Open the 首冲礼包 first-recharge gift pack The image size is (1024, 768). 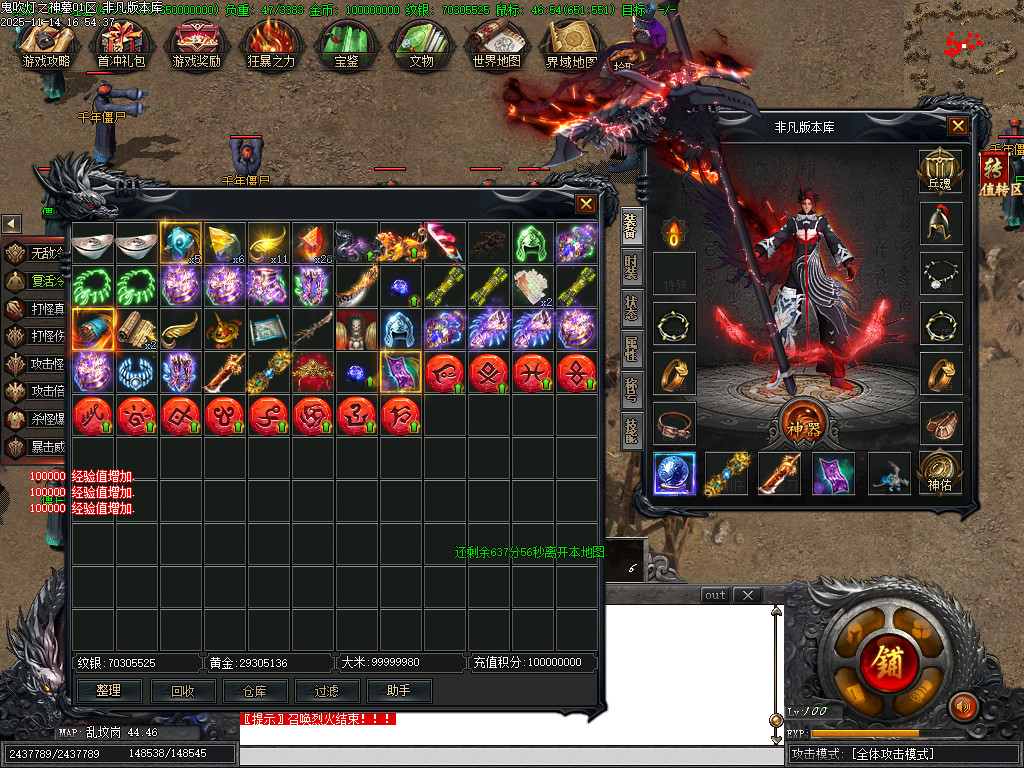coord(121,45)
